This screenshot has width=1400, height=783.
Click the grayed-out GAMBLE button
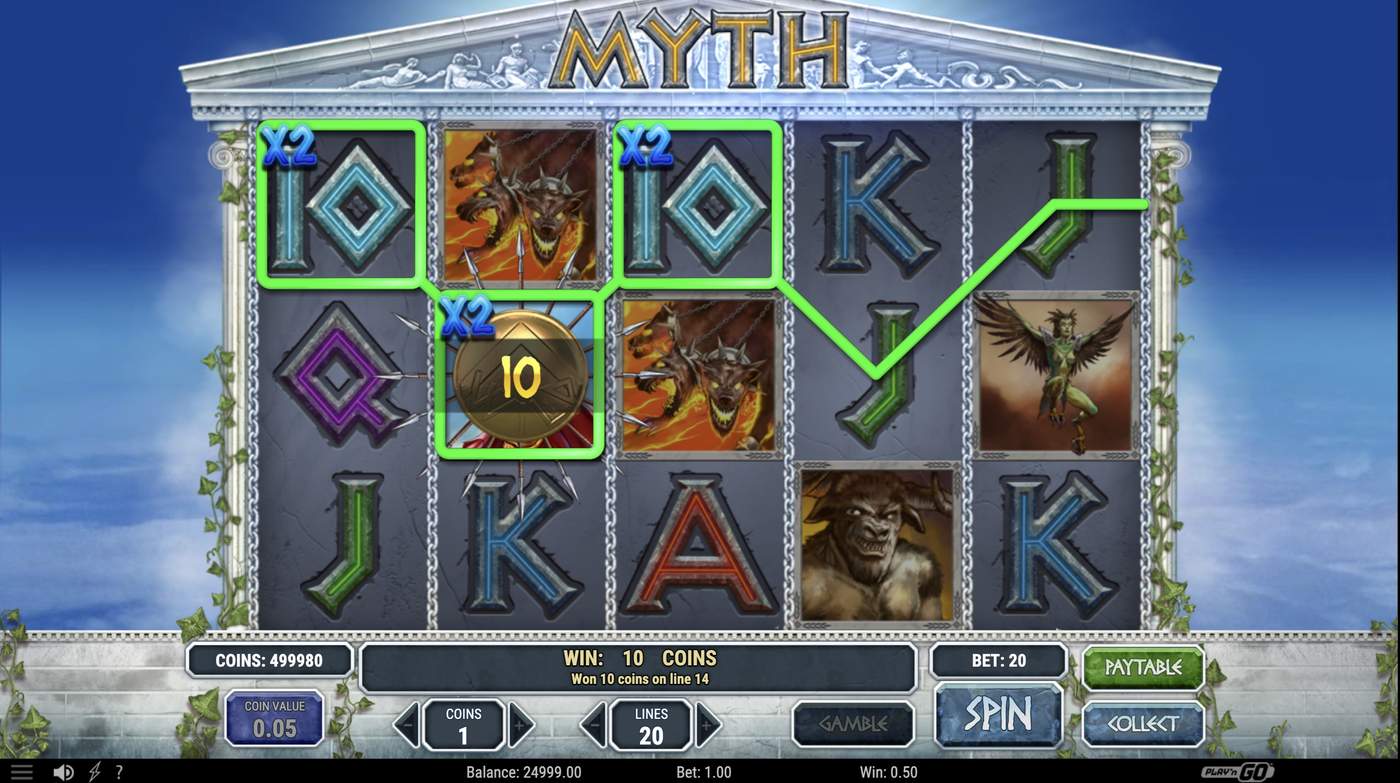point(853,723)
